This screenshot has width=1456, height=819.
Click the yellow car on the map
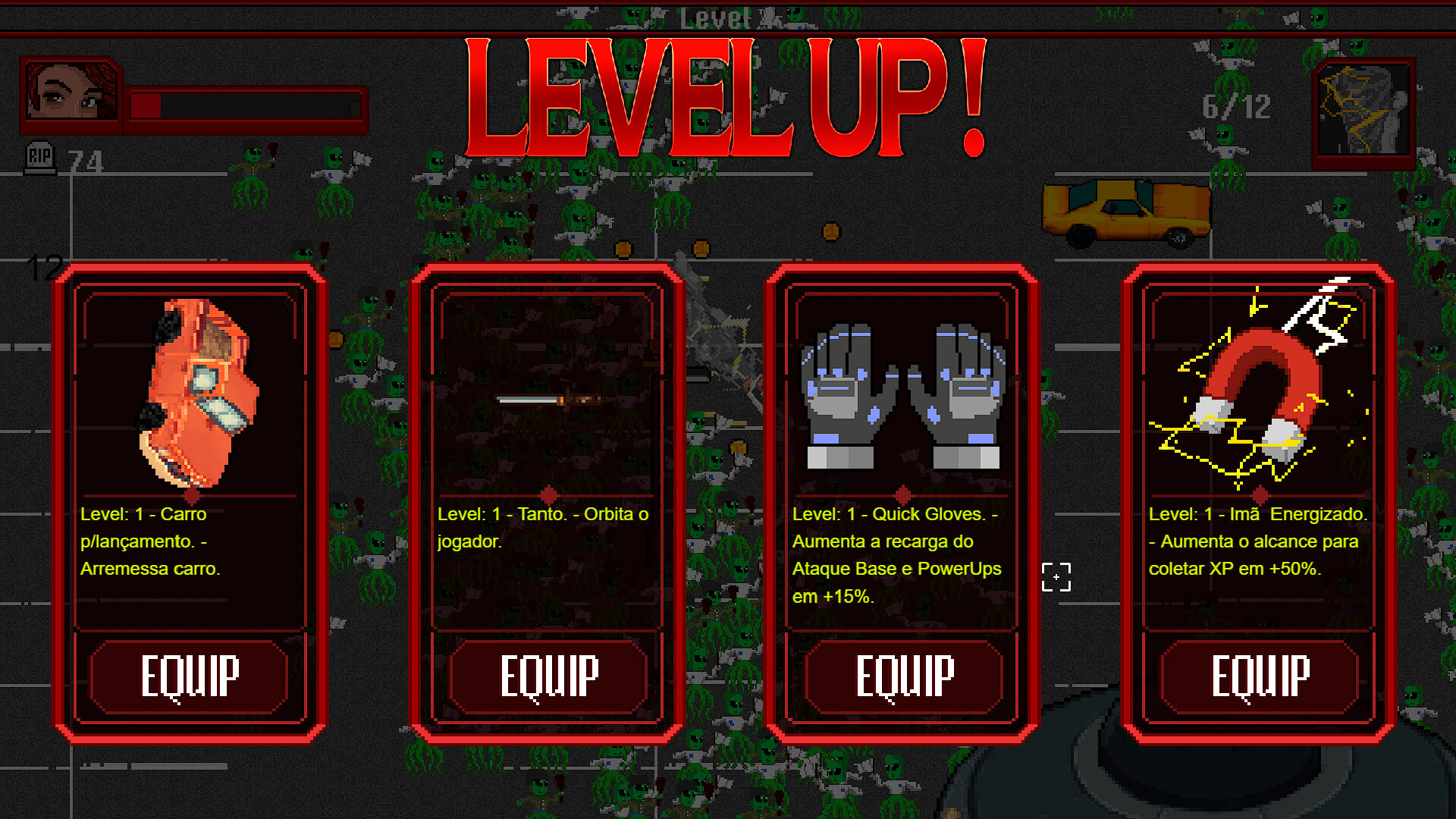(x=1127, y=214)
